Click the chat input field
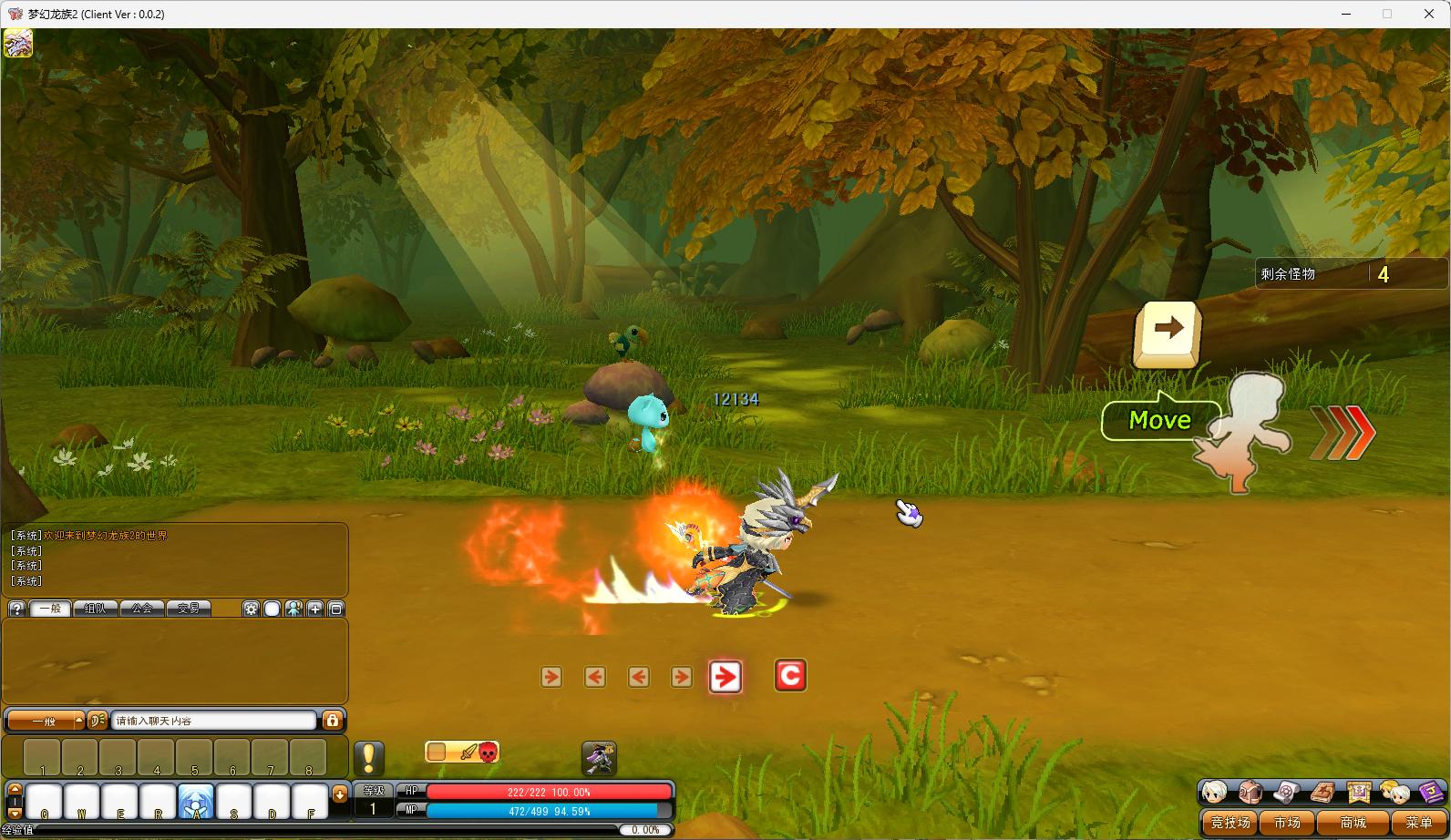1451x840 pixels. tap(214, 721)
